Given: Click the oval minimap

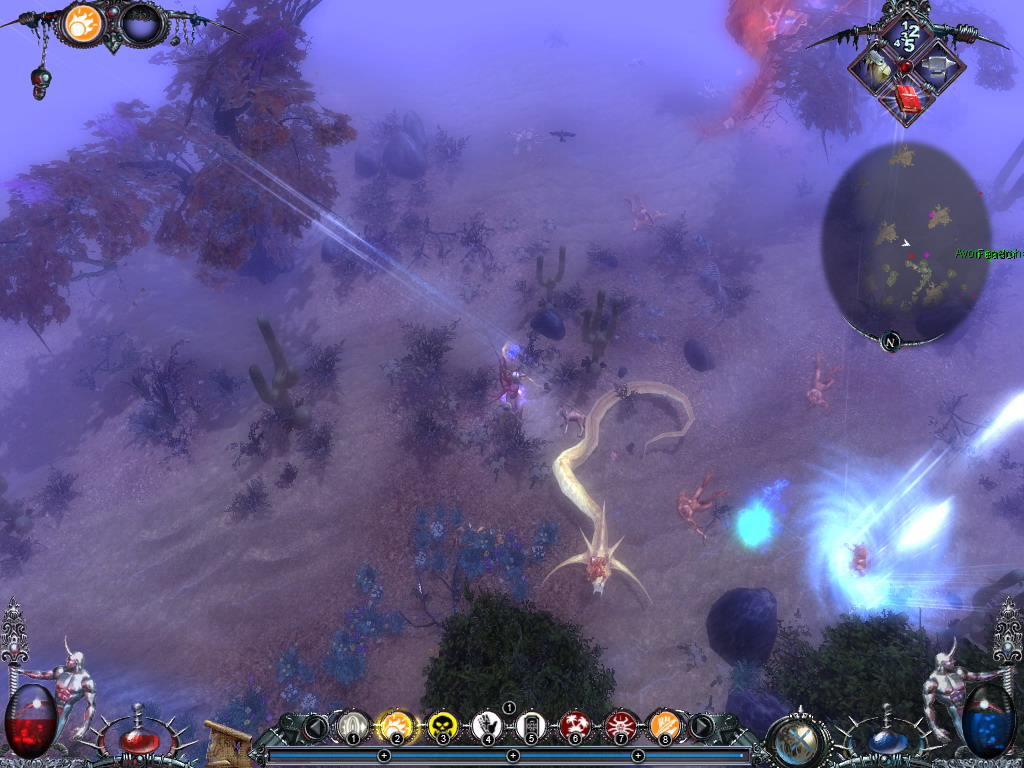Looking at the screenshot, I should pyautogui.click(x=906, y=240).
